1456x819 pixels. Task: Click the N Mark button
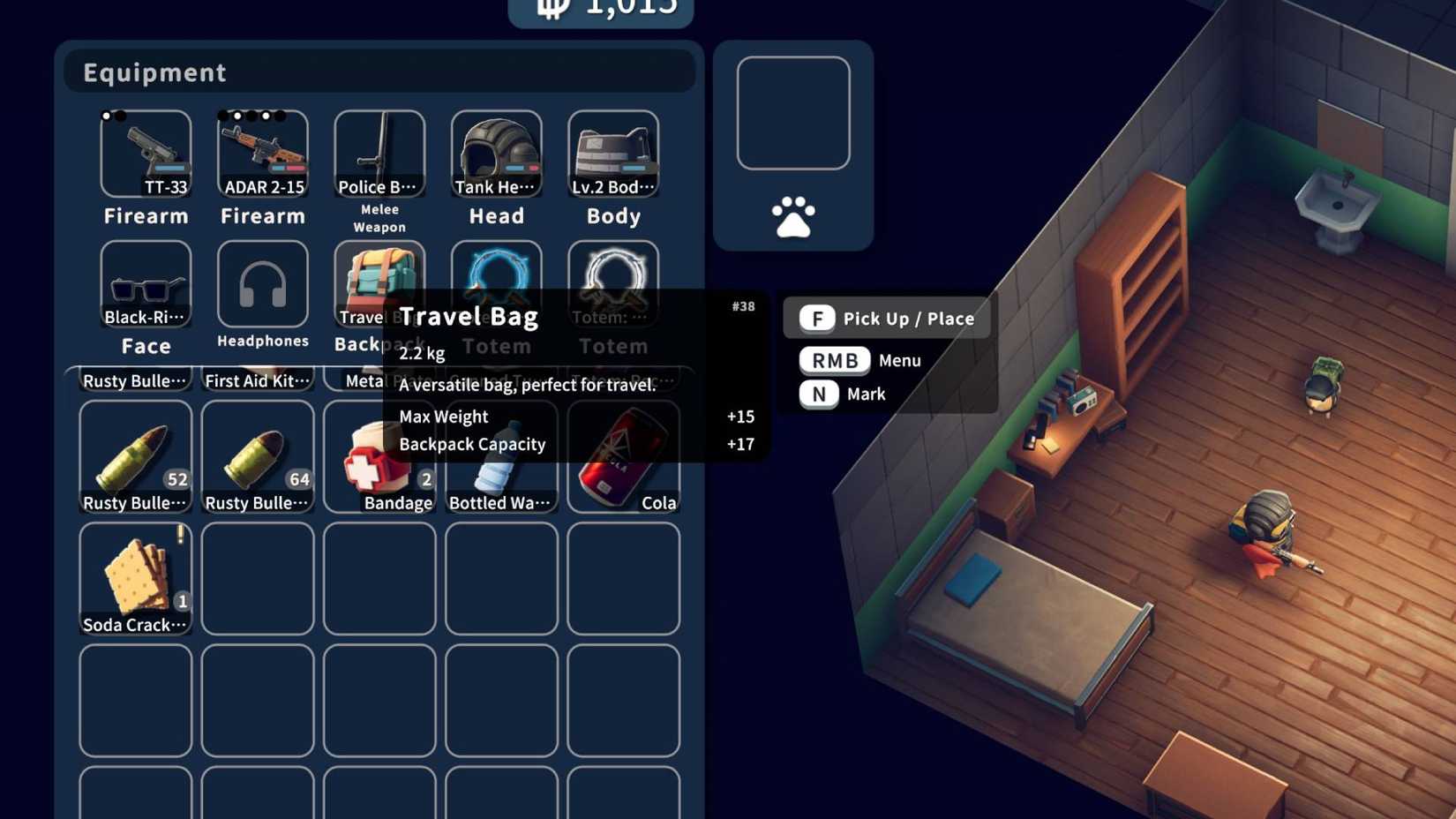coord(821,394)
